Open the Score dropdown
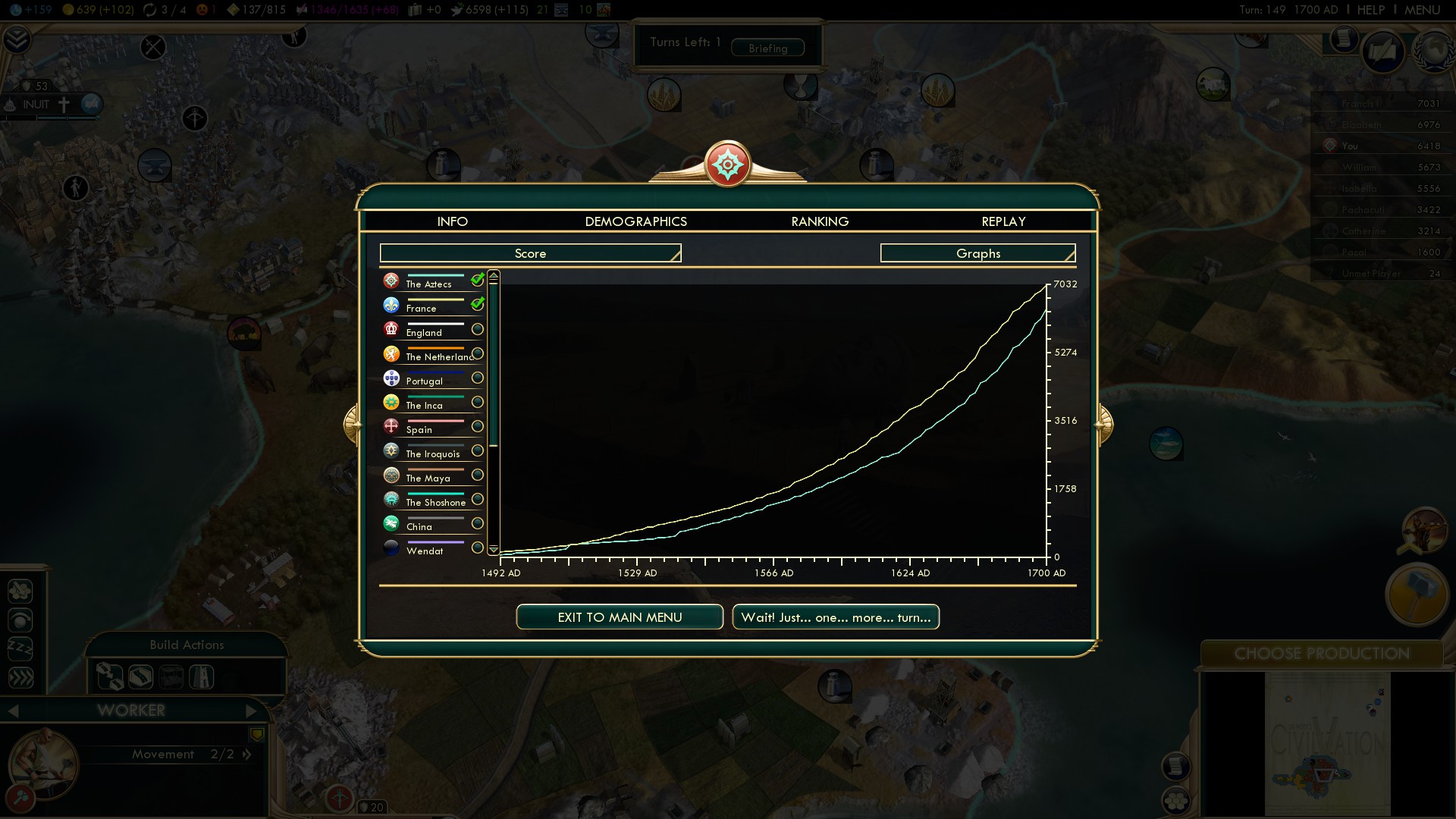The image size is (1456, 819). pos(530,253)
